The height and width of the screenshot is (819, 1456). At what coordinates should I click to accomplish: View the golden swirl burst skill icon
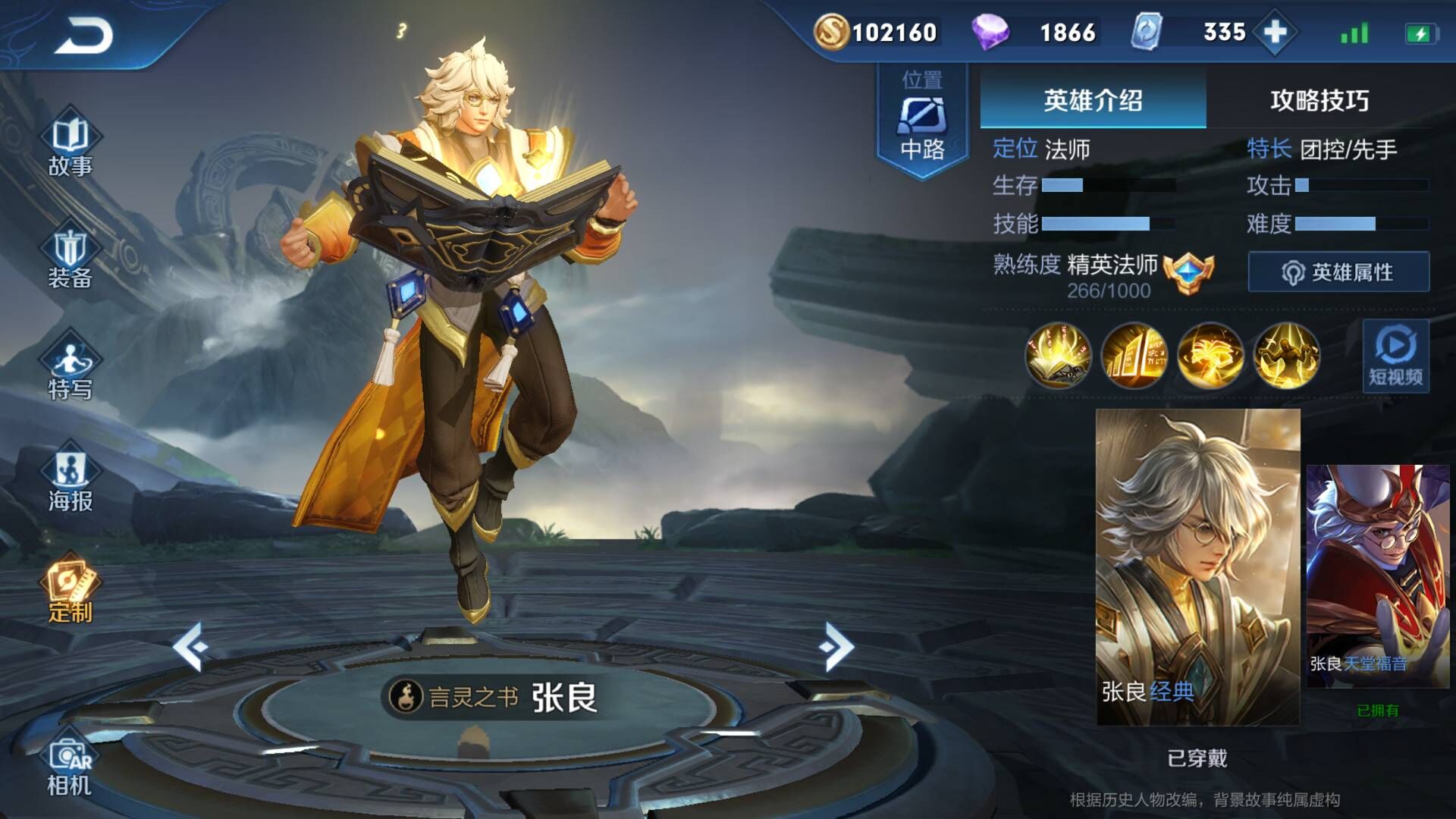(1210, 355)
